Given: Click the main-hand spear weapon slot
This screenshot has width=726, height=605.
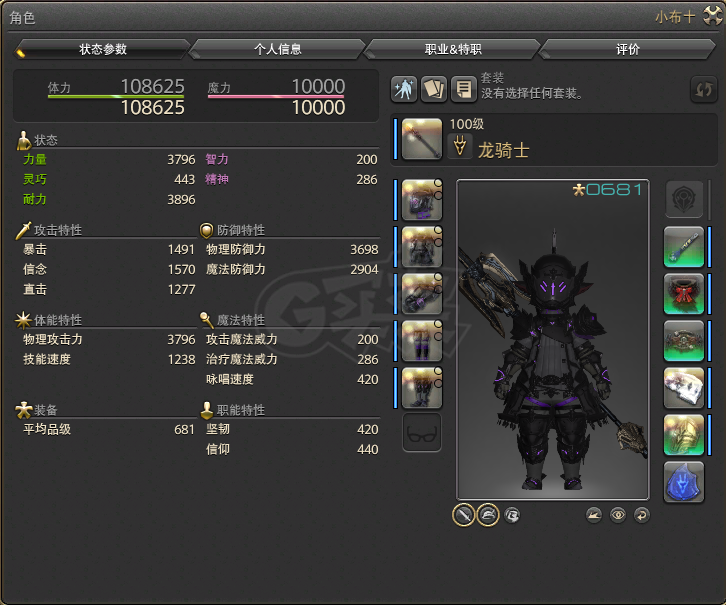Looking at the screenshot, I should [422, 138].
